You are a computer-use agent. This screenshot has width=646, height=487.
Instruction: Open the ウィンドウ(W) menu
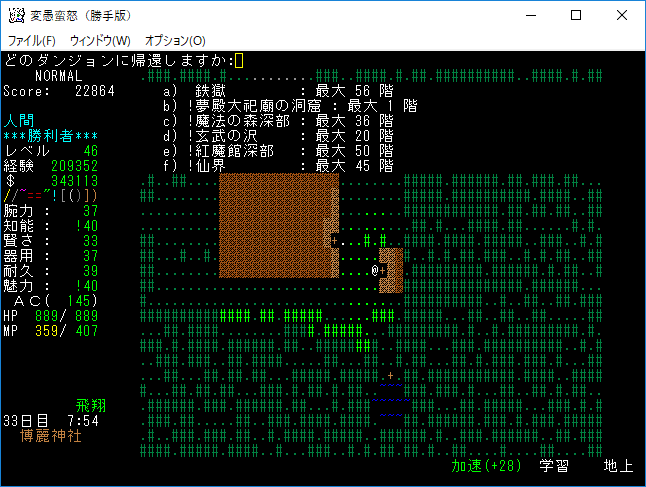pos(100,40)
